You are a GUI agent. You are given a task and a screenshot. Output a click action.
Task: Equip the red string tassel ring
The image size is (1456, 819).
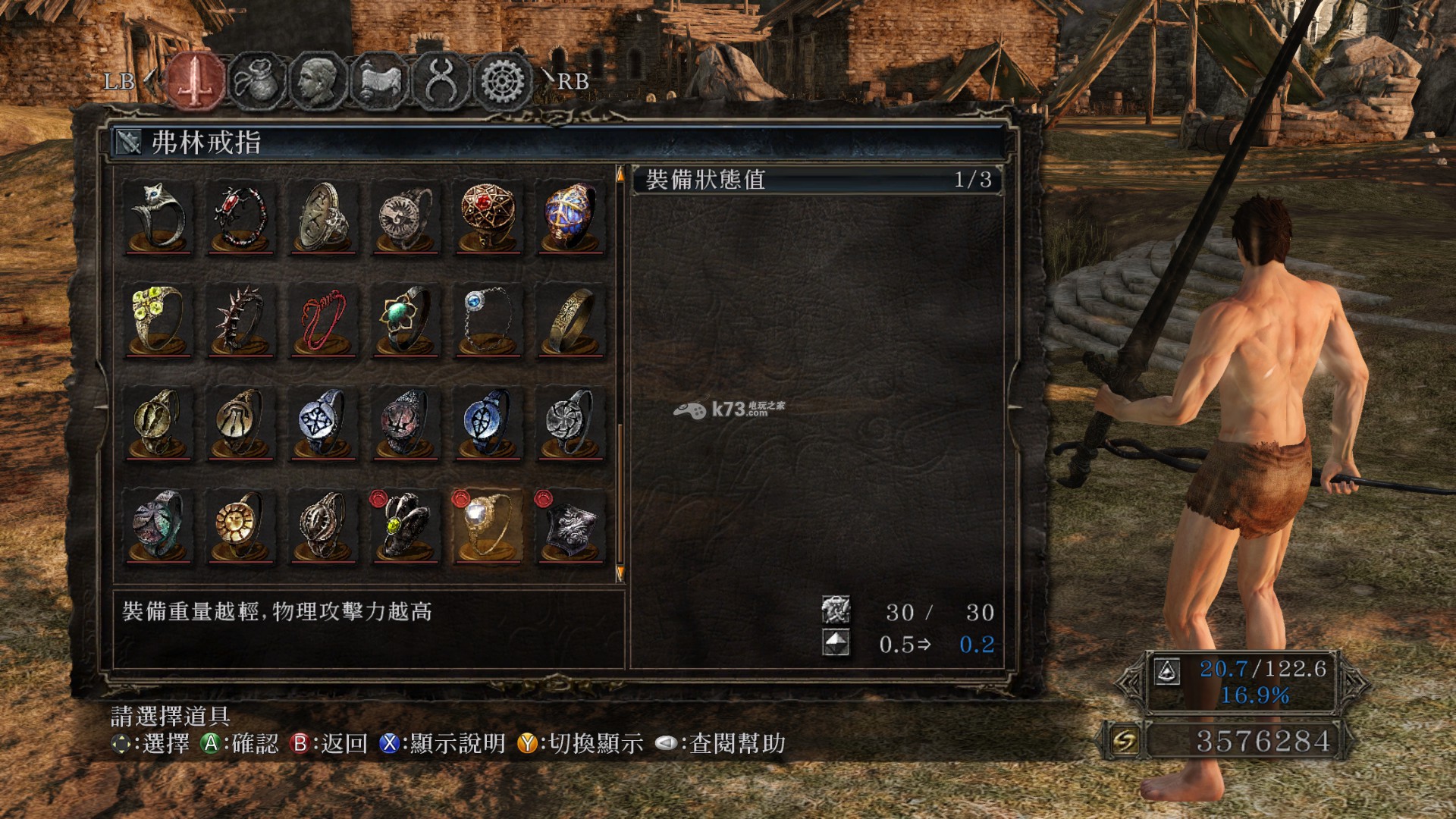pyautogui.click(x=323, y=320)
